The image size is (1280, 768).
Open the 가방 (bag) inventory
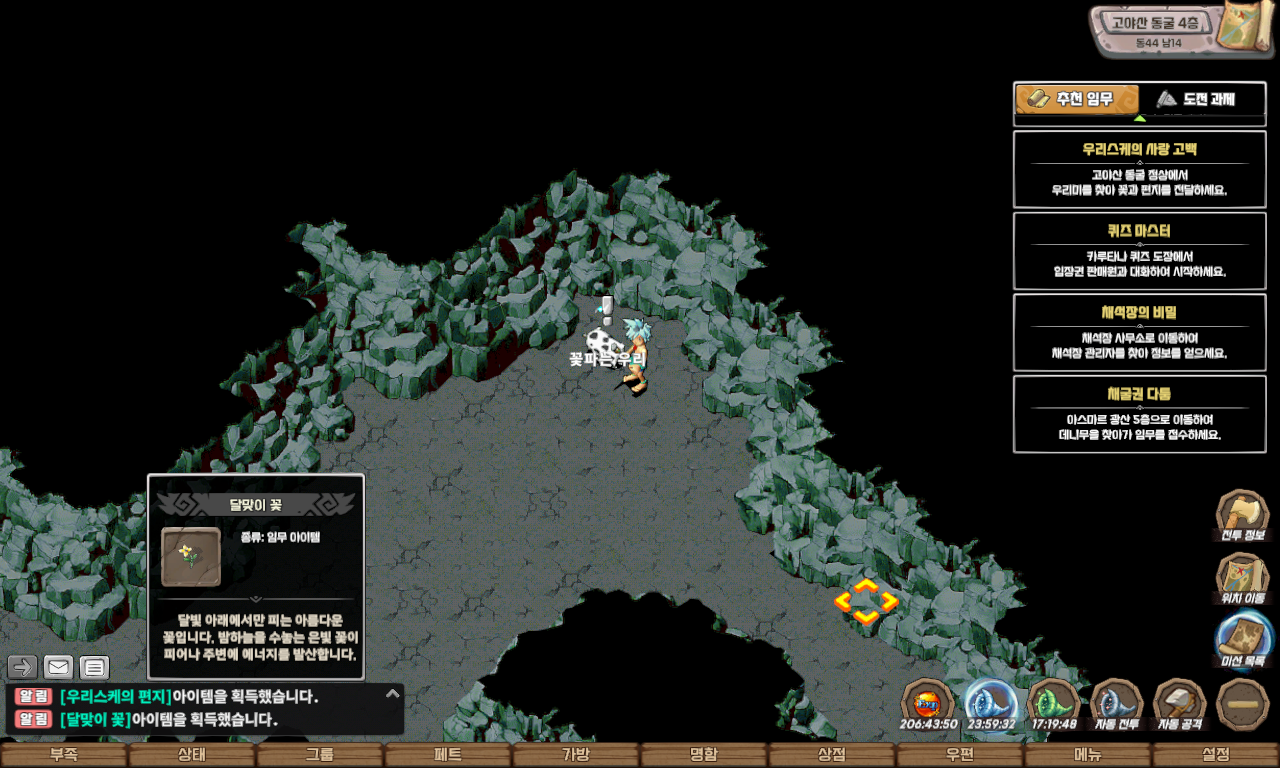pyautogui.click(x=576, y=755)
